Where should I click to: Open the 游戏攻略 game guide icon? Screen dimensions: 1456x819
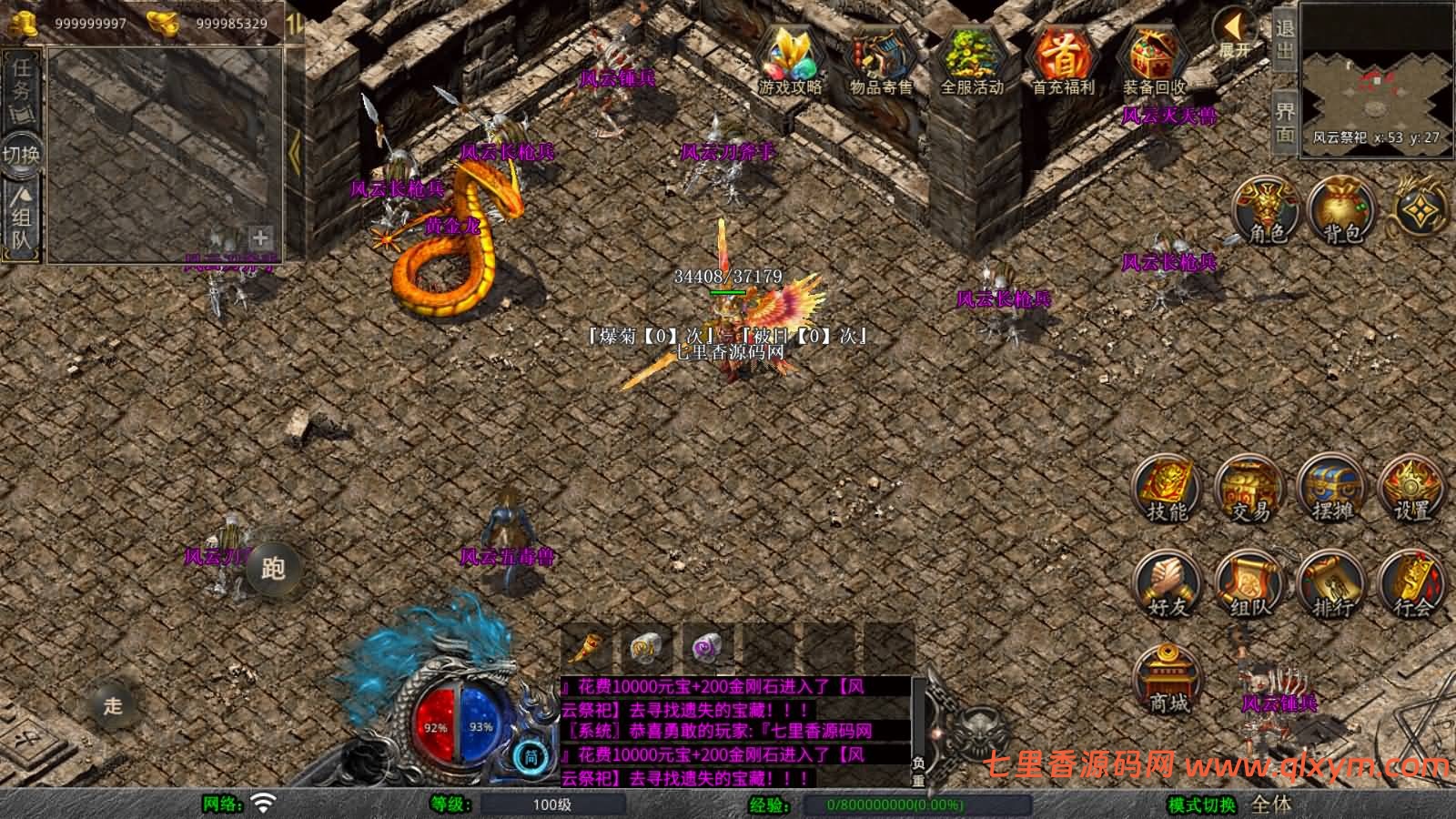point(790,60)
